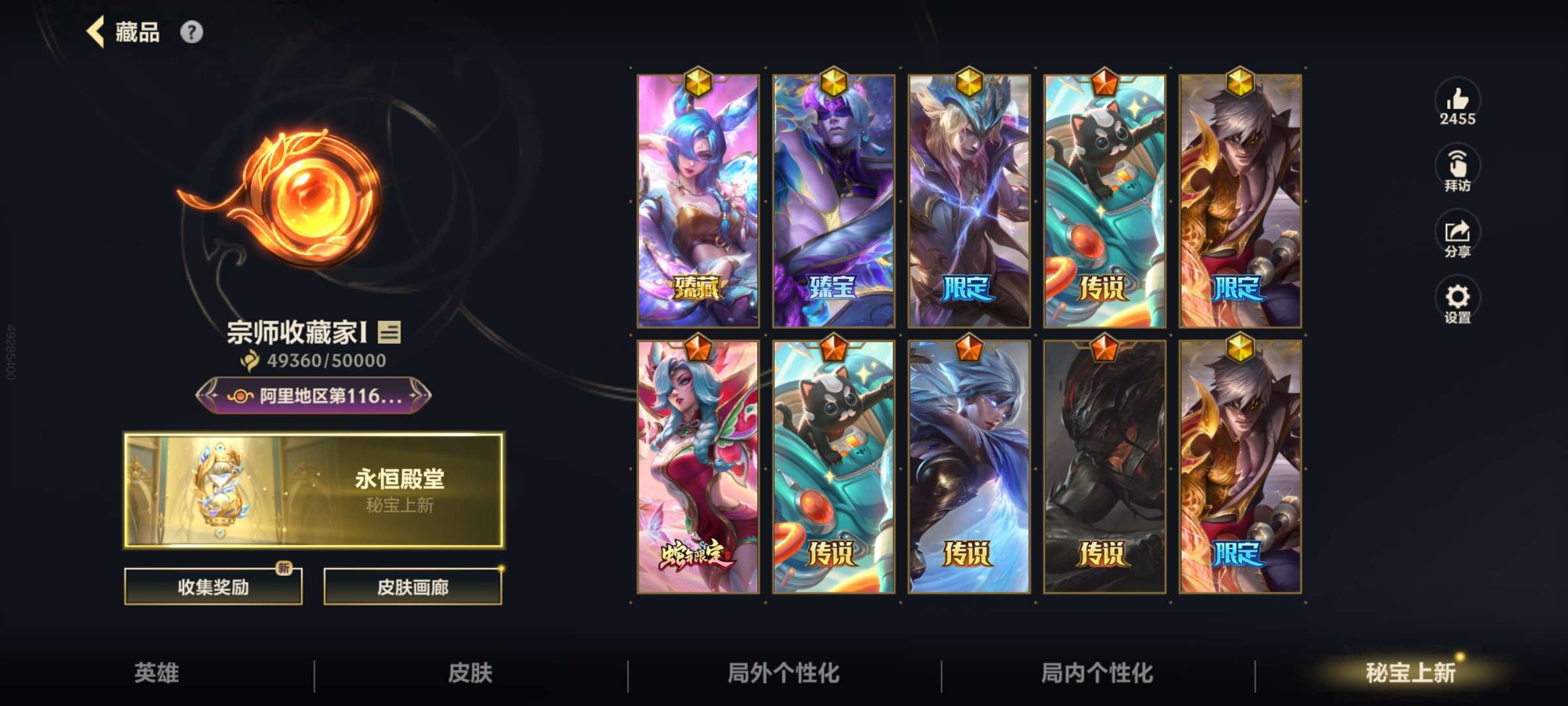Switch to the 皮肤 tab

(x=470, y=672)
